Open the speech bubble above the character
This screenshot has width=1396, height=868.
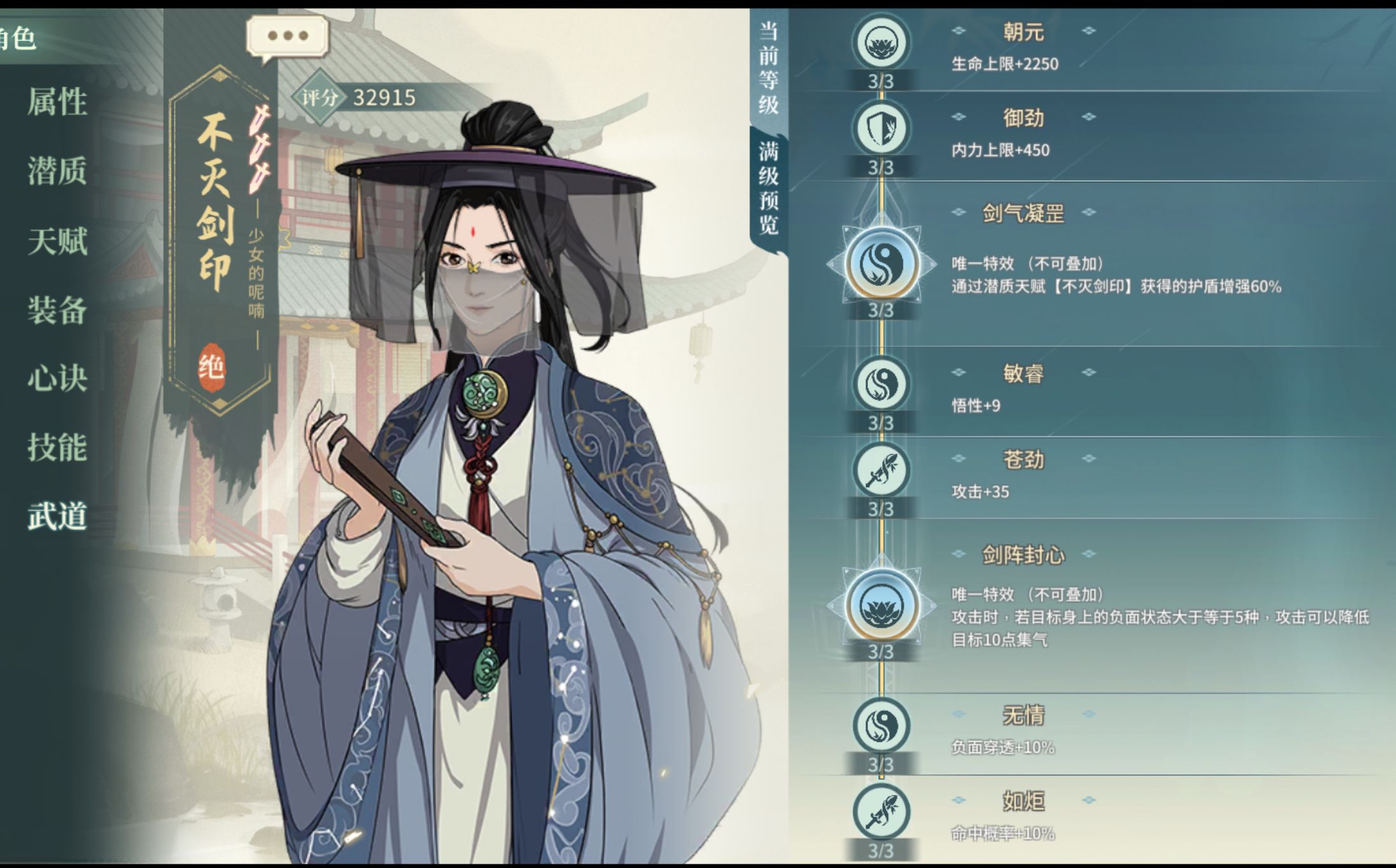click(x=288, y=36)
